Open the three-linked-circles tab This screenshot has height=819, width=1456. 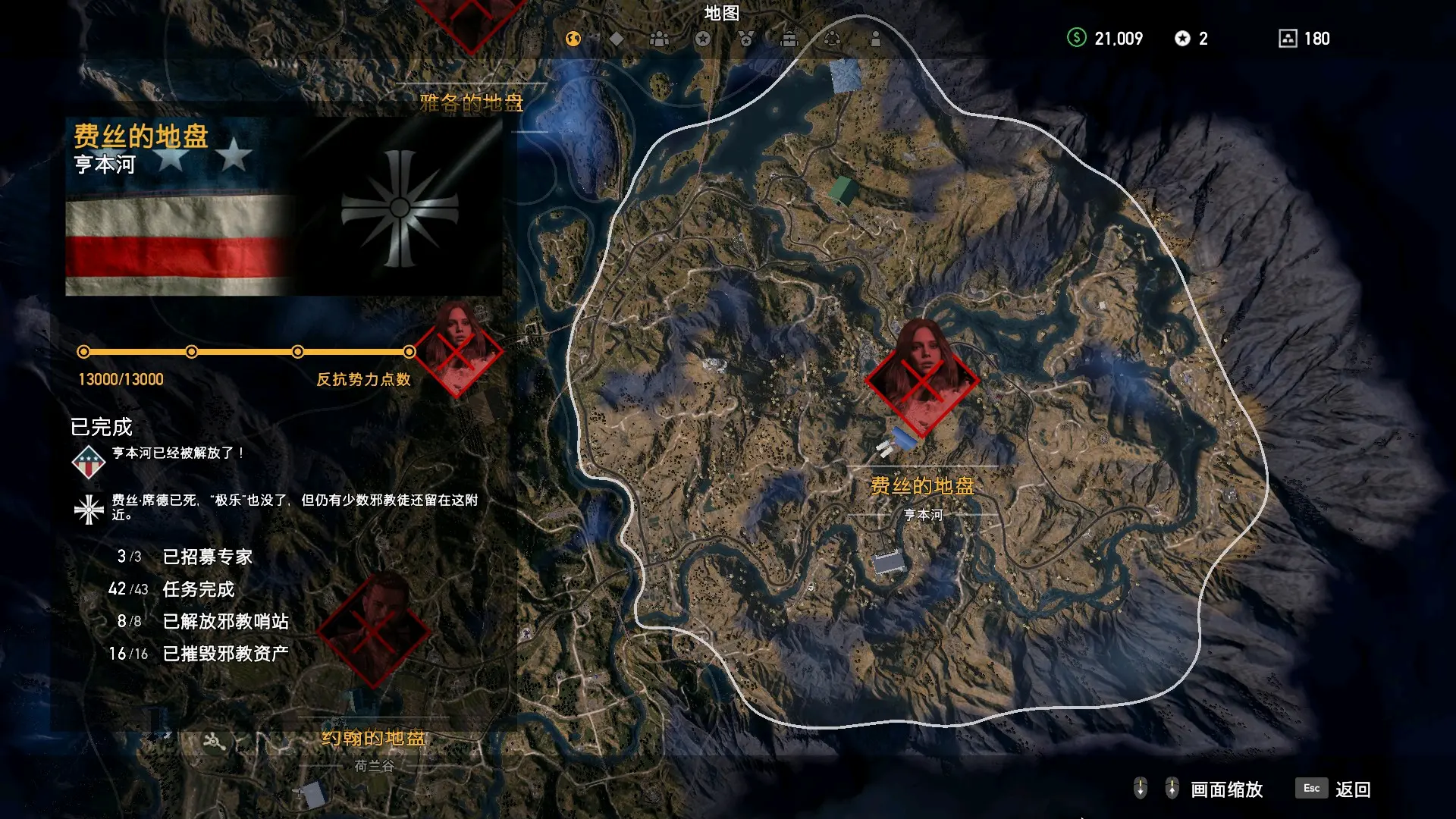tap(832, 39)
